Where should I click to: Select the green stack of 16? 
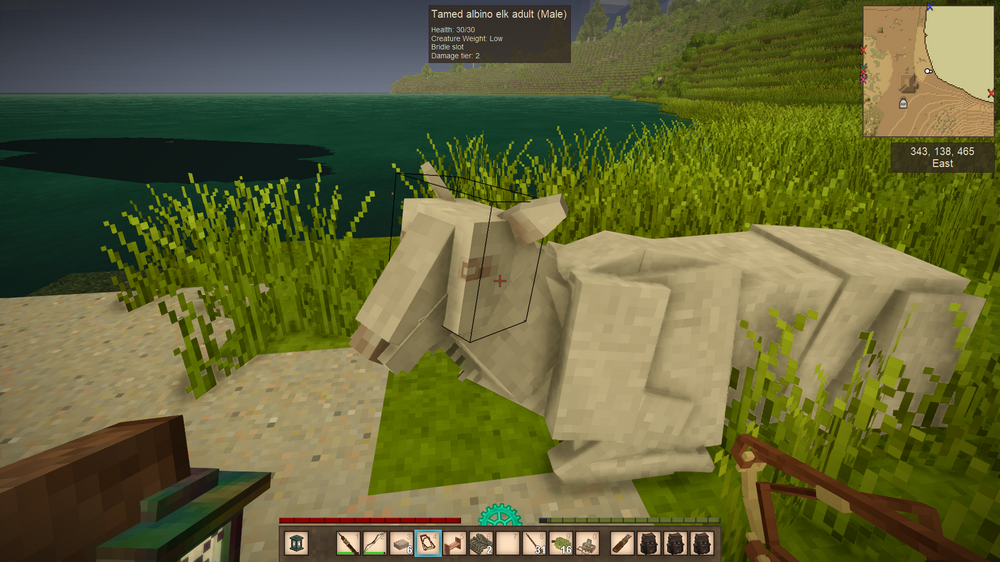(560, 543)
